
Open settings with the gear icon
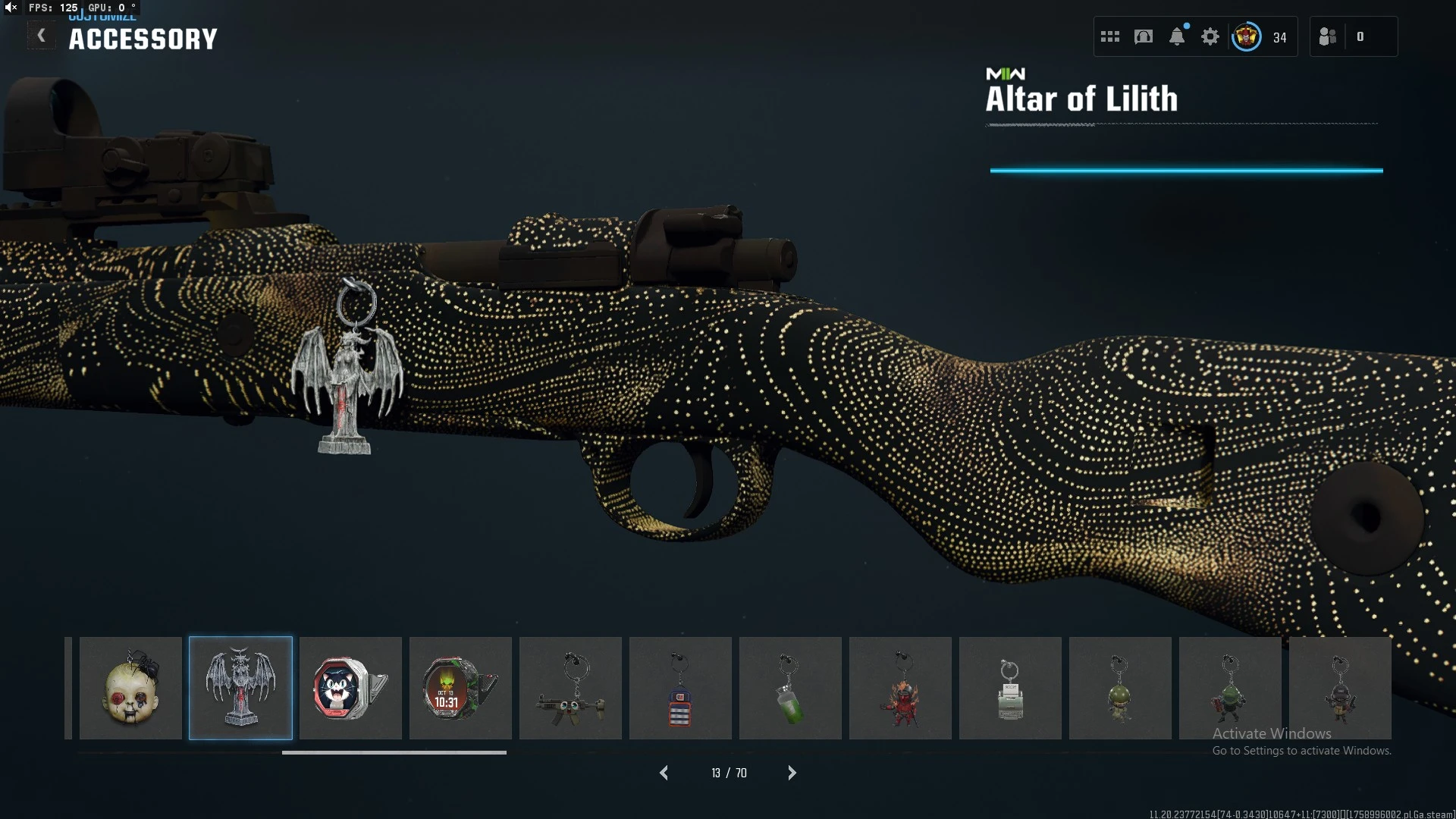(x=1210, y=36)
